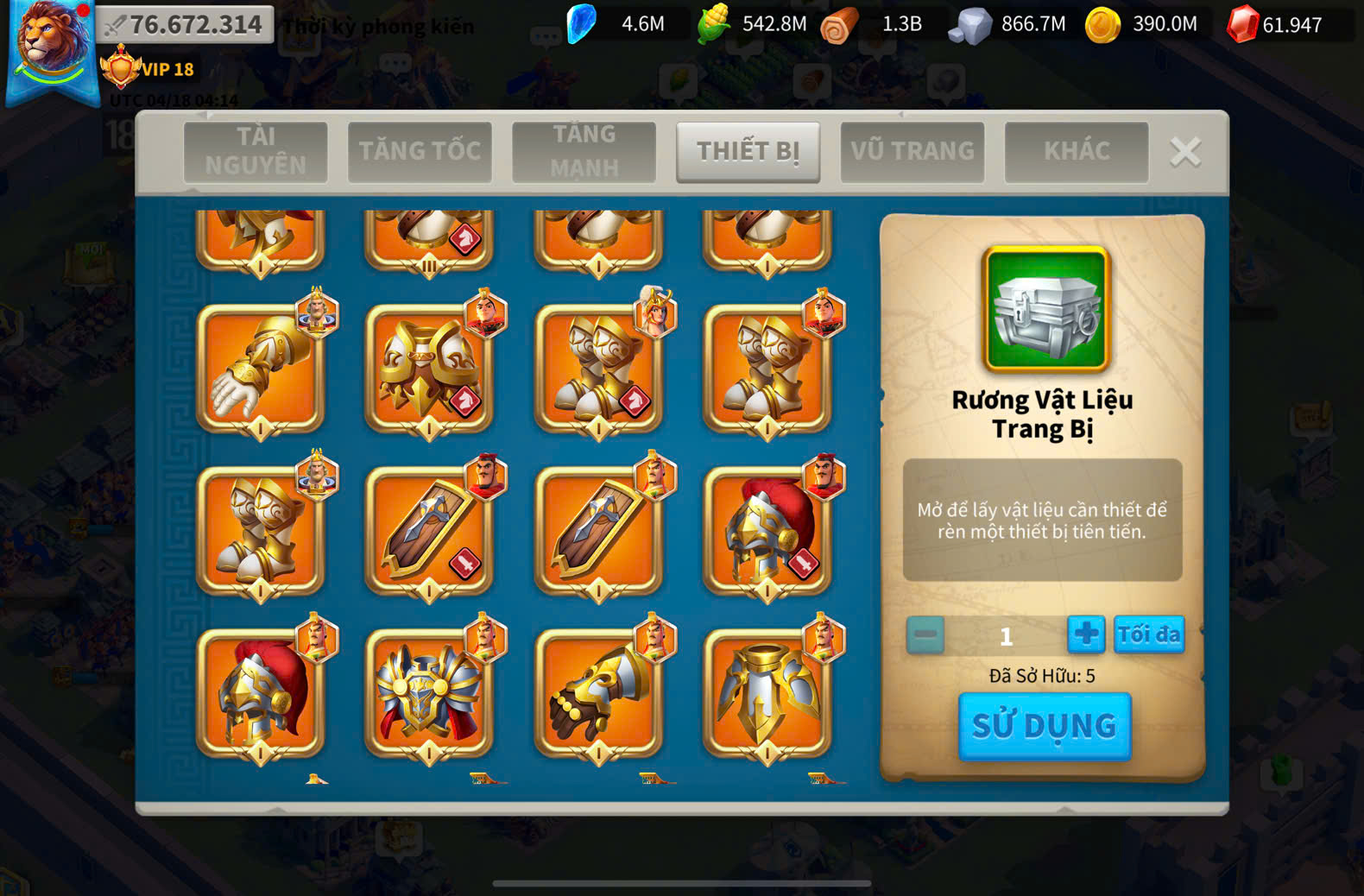Decrease quantity with the minus button

[x=925, y=635]
